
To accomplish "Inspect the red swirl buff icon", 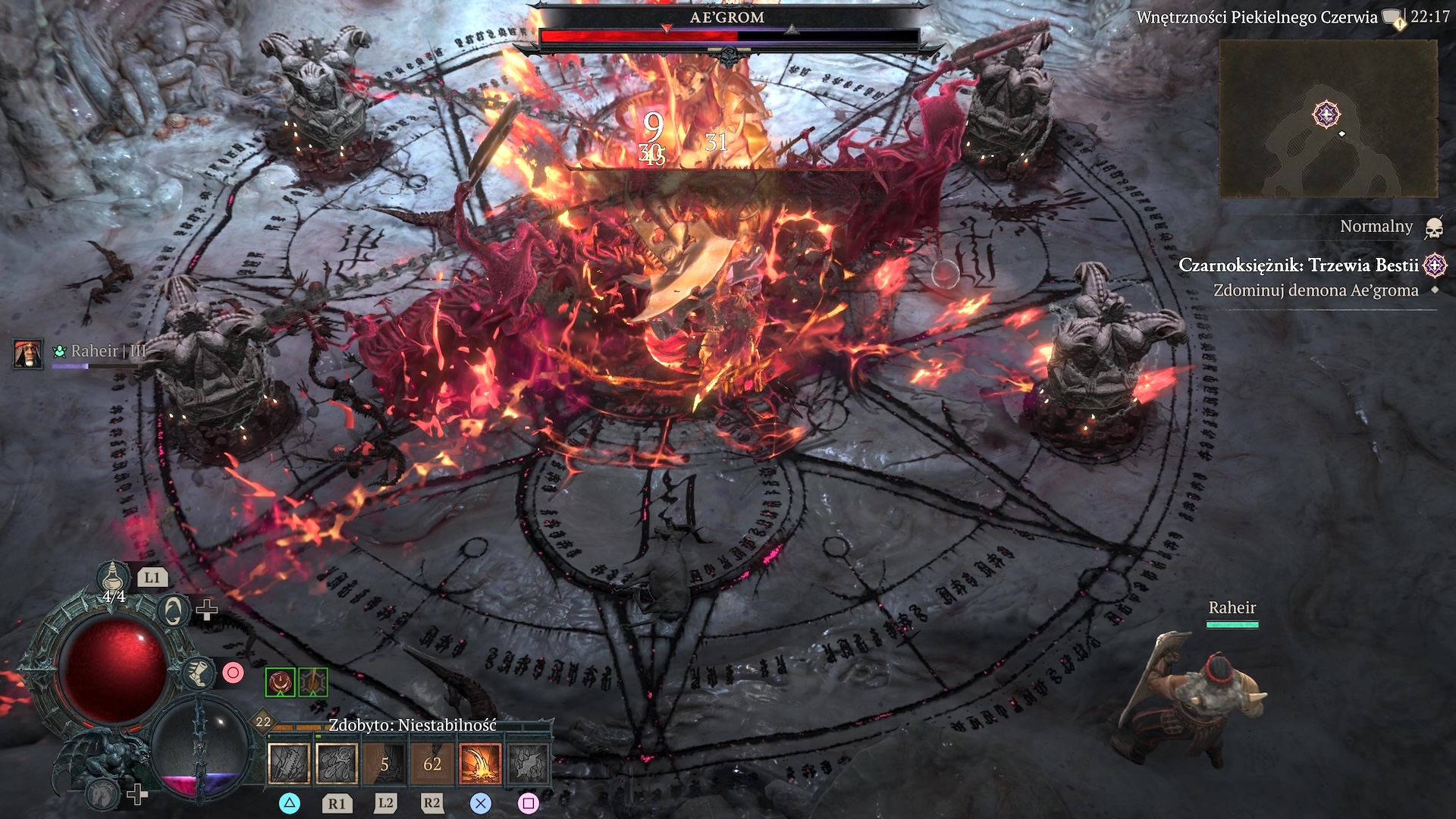I will coord(280,682).
